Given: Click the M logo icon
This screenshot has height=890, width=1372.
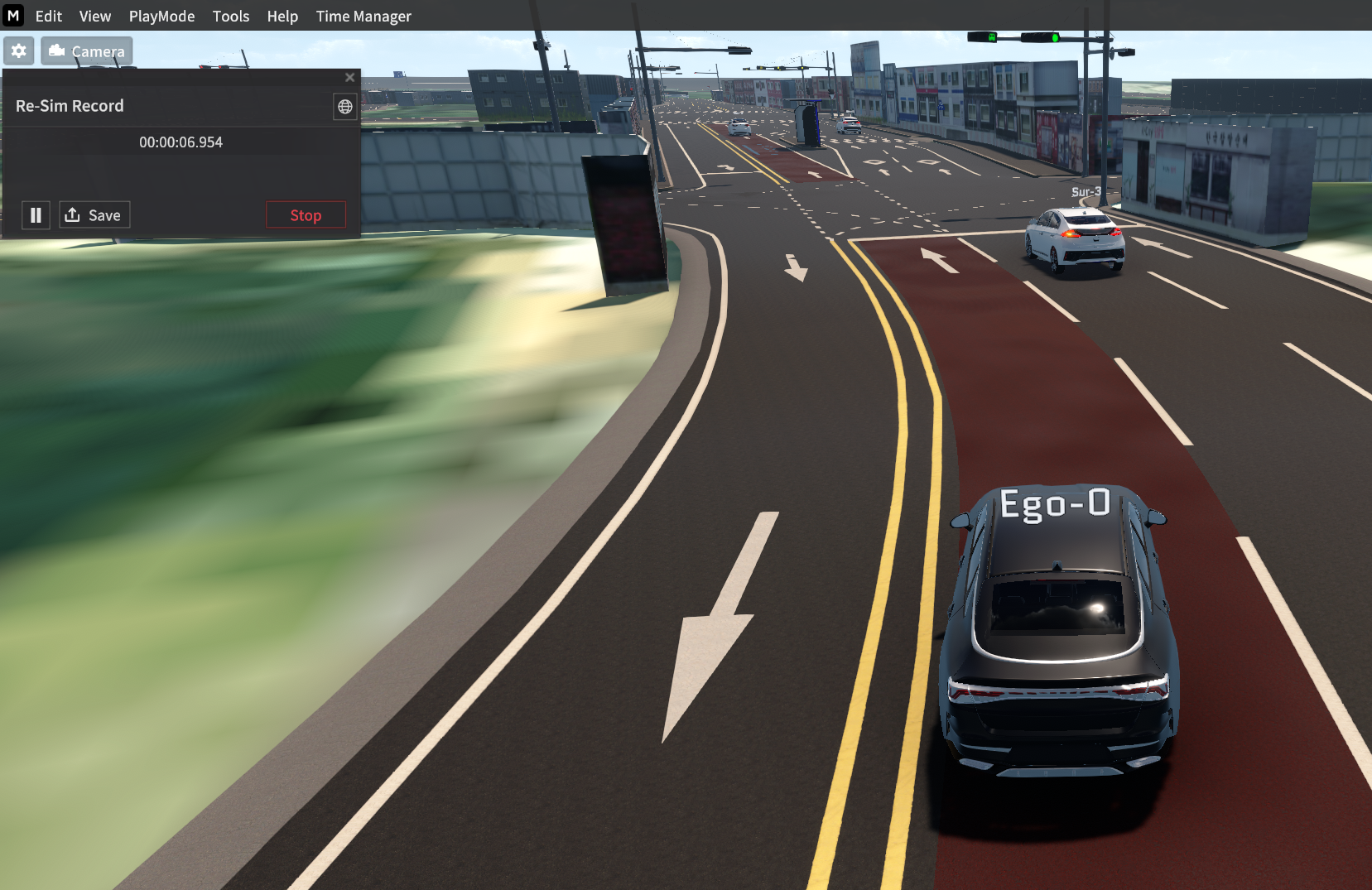Looking at the screenshot, I should (13, 16).
